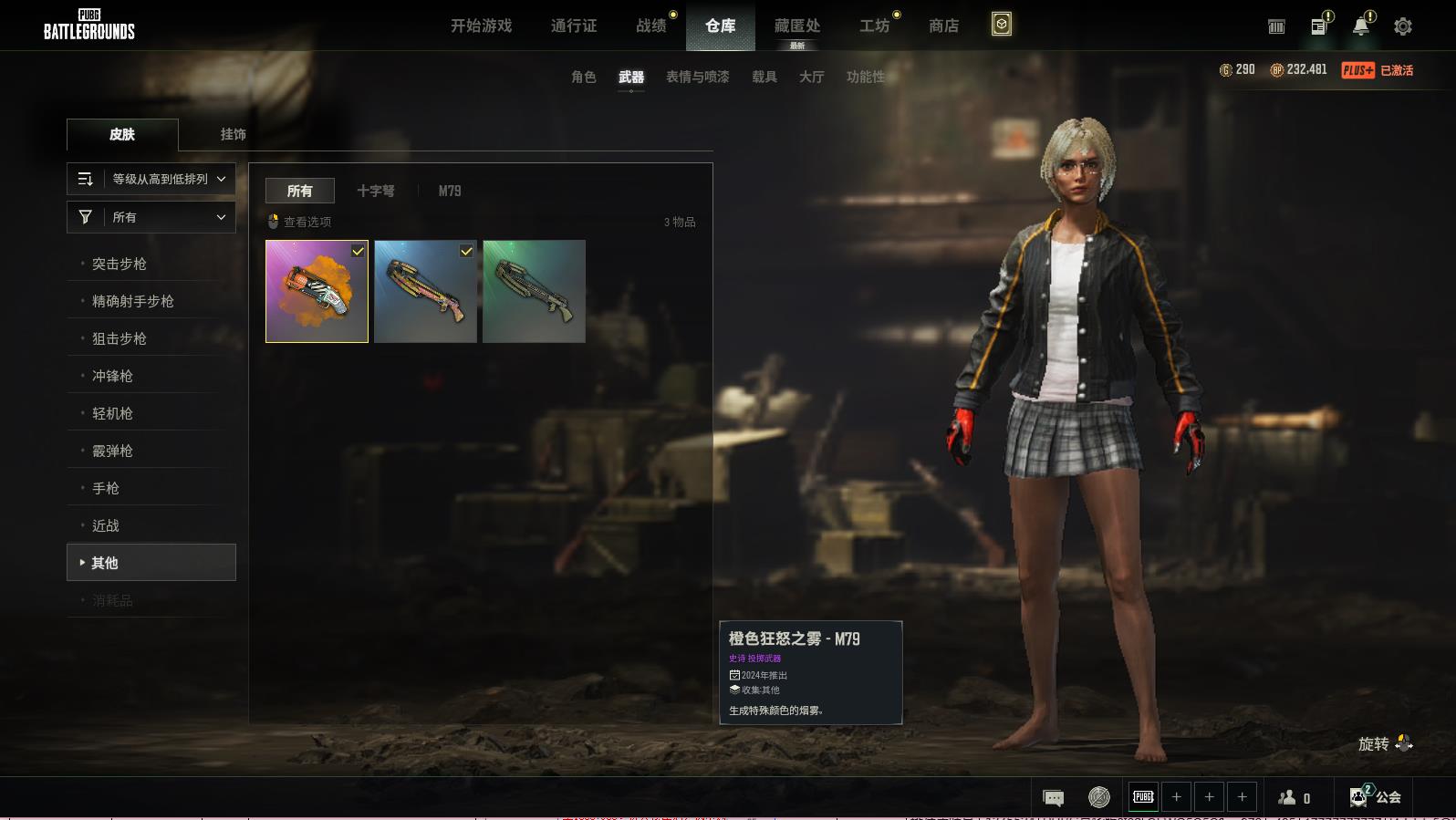The image size is (1456, 820).
Task: Filter items by M79
Action: pos(450,191)
